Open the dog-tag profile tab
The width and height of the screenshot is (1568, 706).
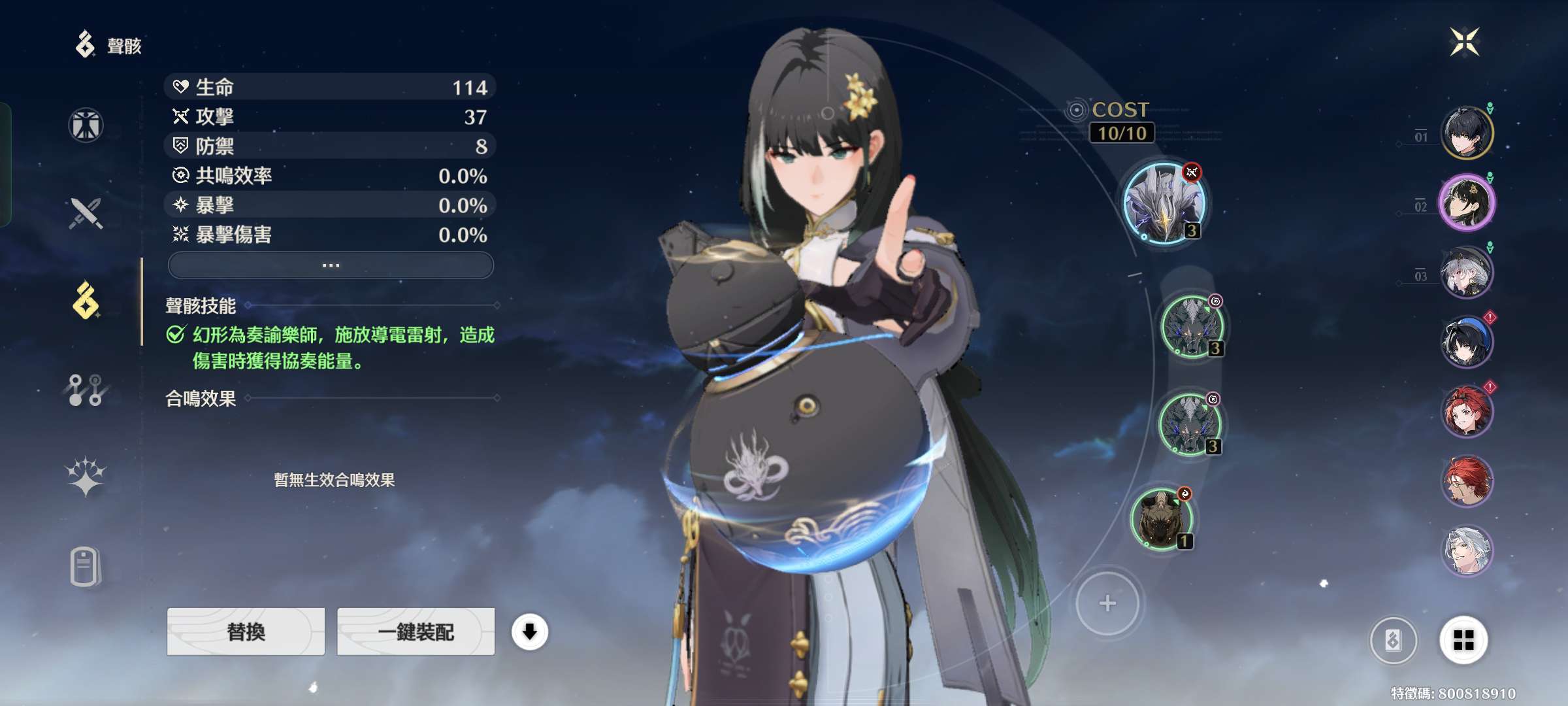click(86, 566)
